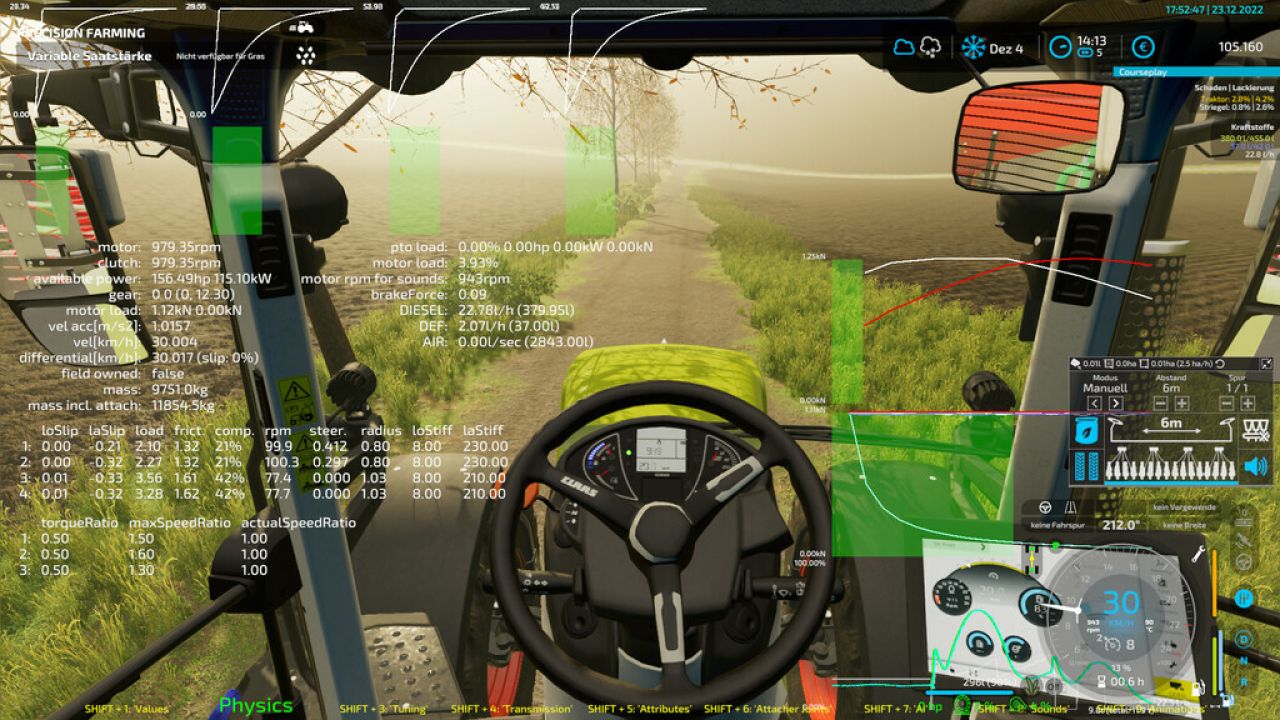The height and width of the screenshot is (720, 1280).
Task: Click the snowflake icon next to Dez 4
Action: click(973, 47)
